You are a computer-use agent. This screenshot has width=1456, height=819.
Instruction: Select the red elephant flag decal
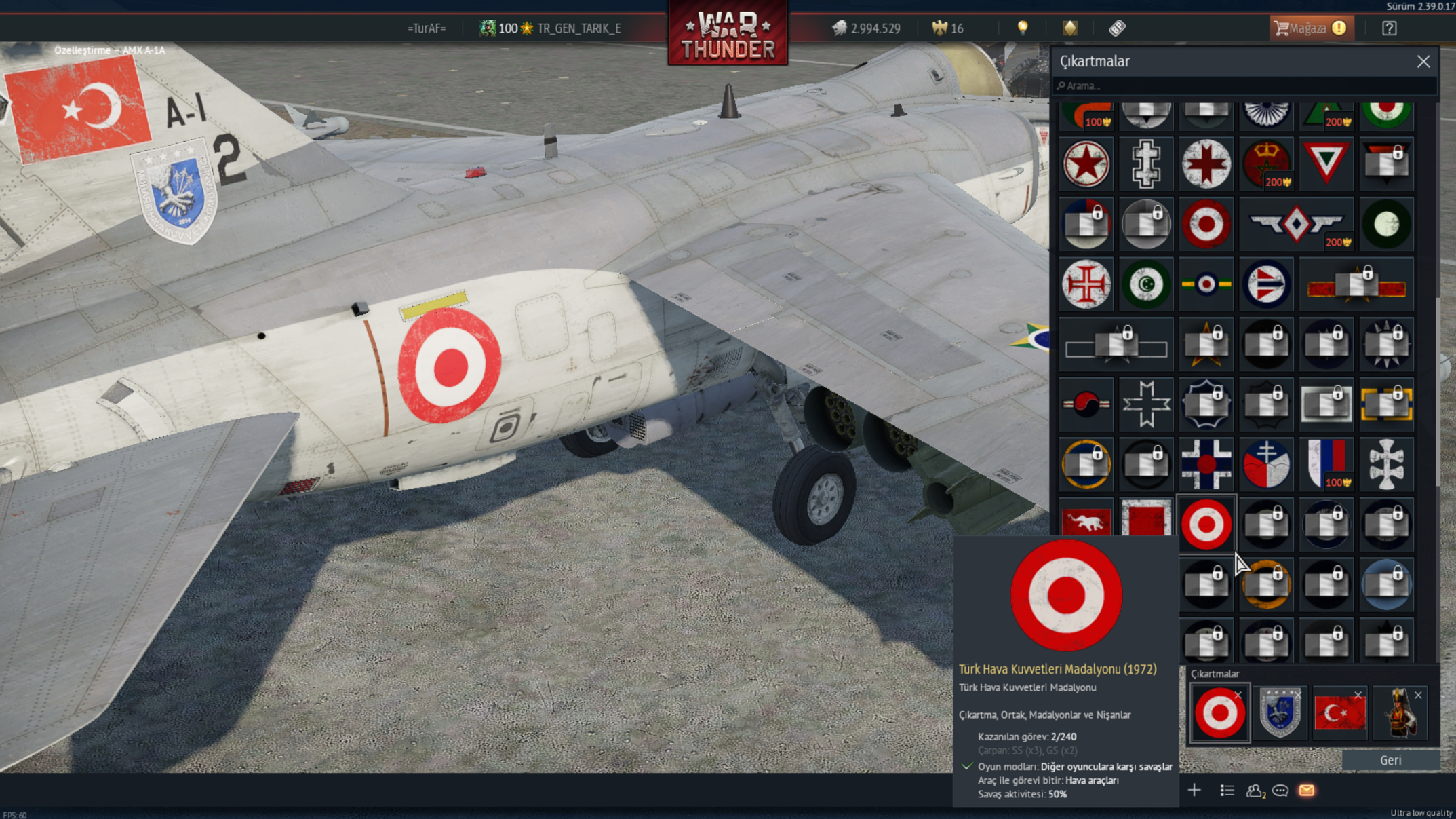coord(1086,521)
